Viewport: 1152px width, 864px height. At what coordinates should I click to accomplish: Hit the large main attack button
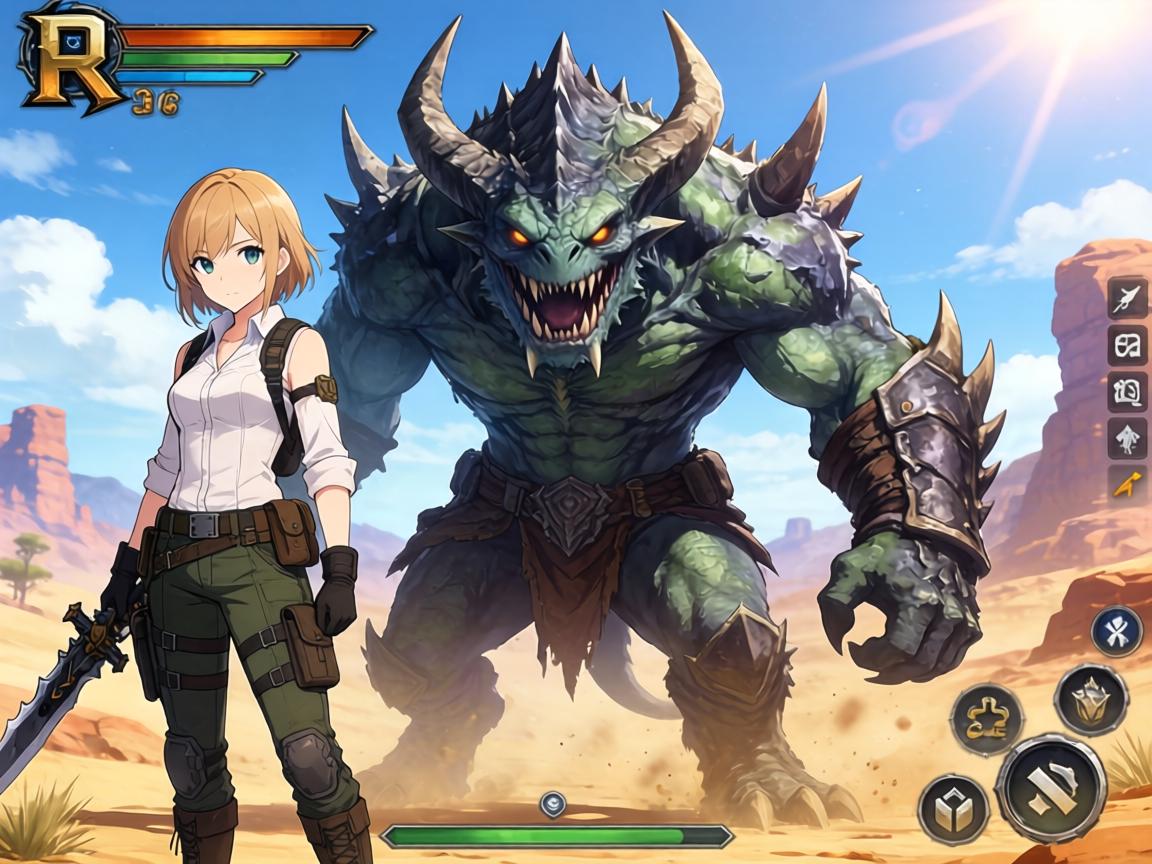pyautogui.click(x=1050, y=786)
